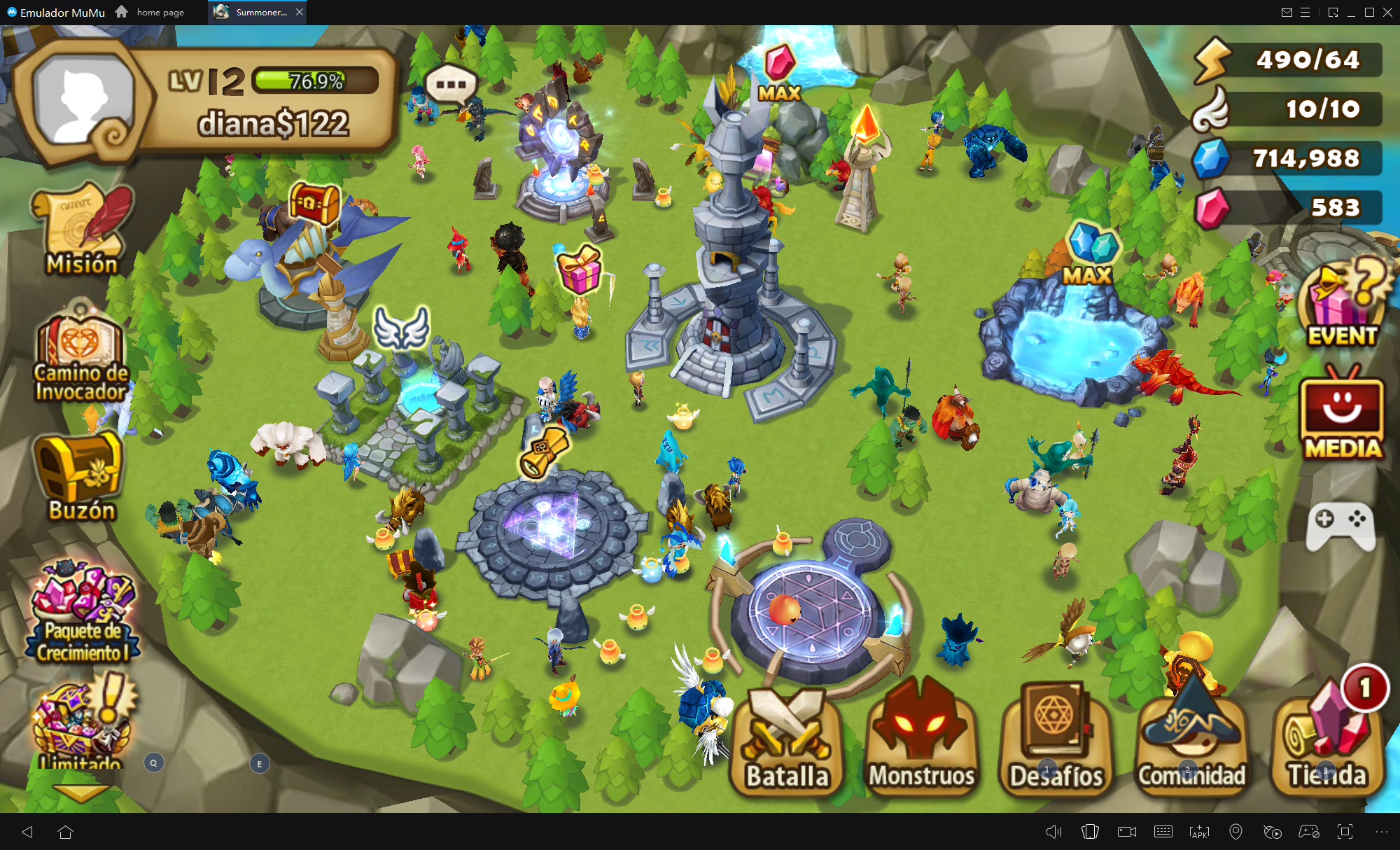Open the MEDIA TV icon

click(x=1342, y=418)
